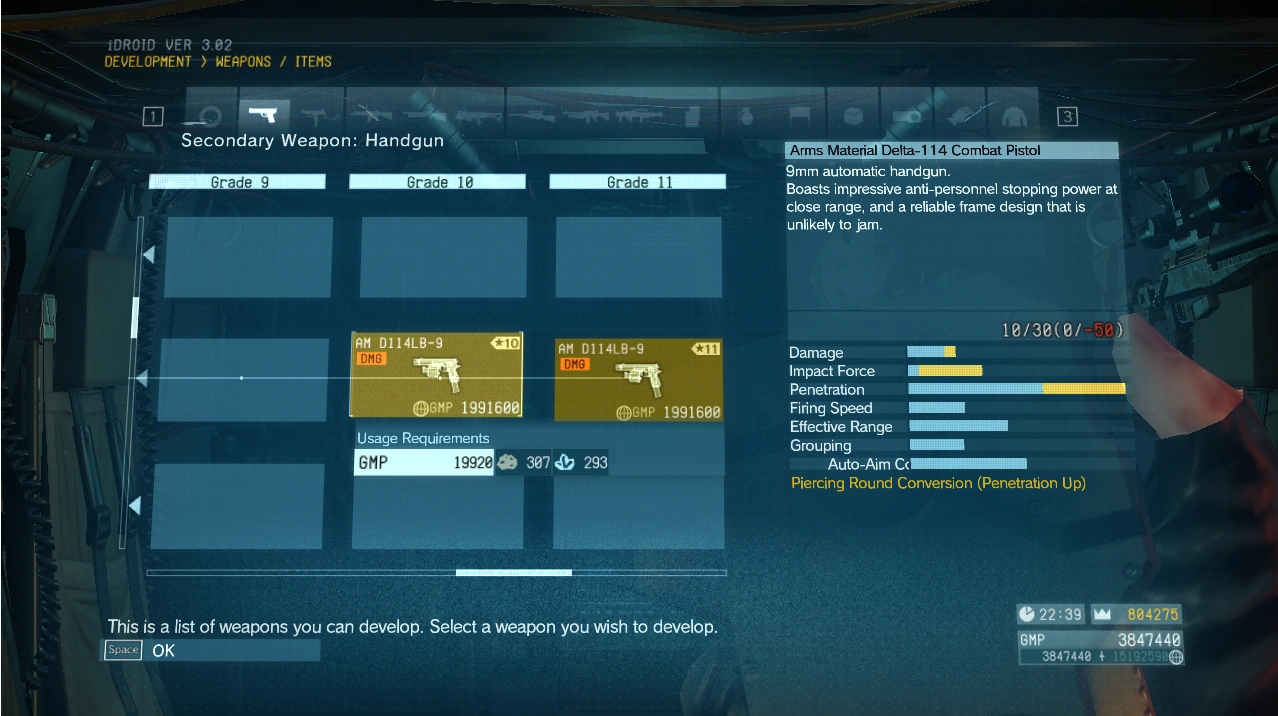Open the submachine gun category tab
Image resolution: width=1278 pixels, height=716 pixels.
(314, 115)
